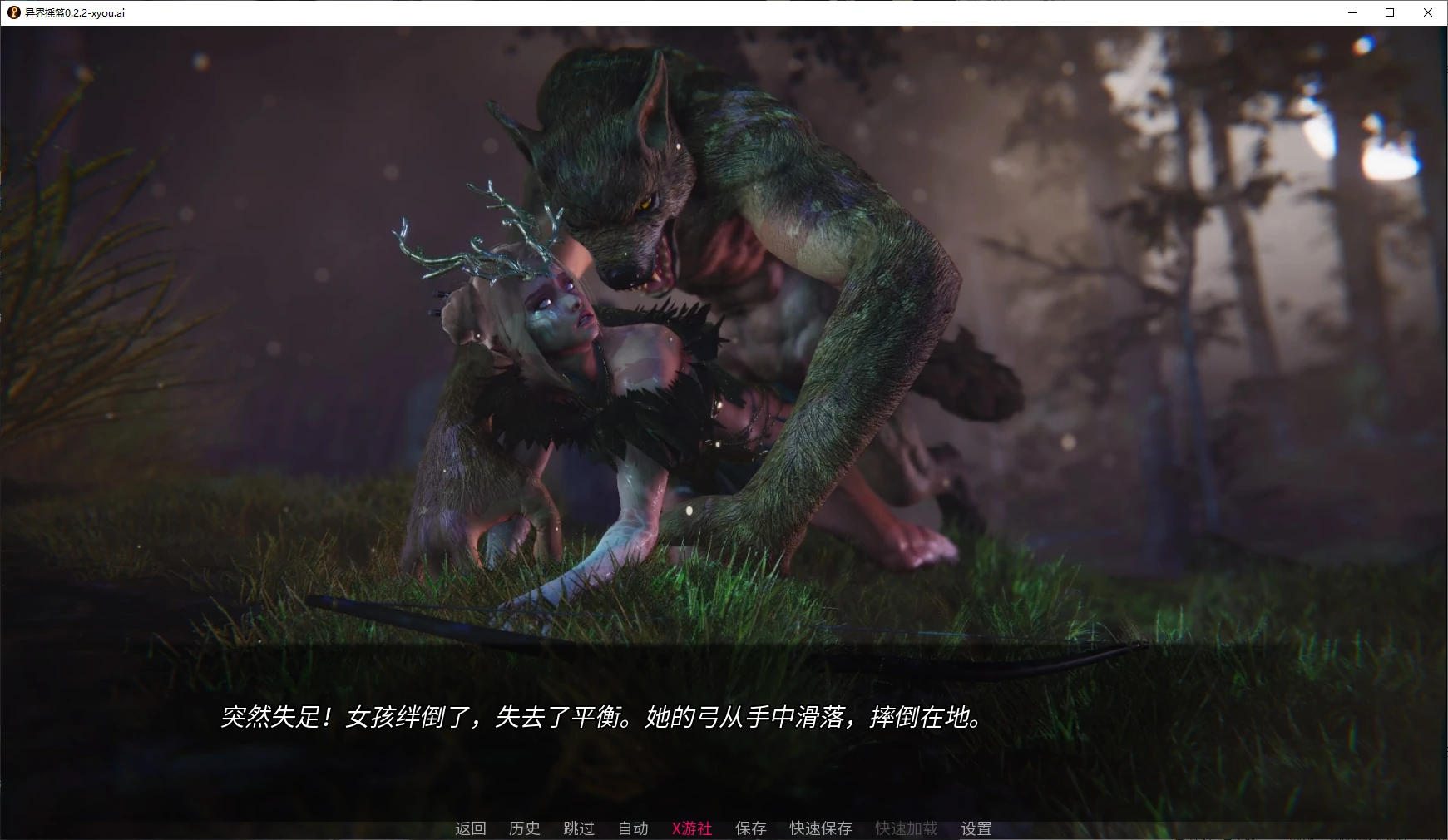The image size is (1448, 840).
Task: Open the 历史 dialogue history log
Action: tap(523, 828)
